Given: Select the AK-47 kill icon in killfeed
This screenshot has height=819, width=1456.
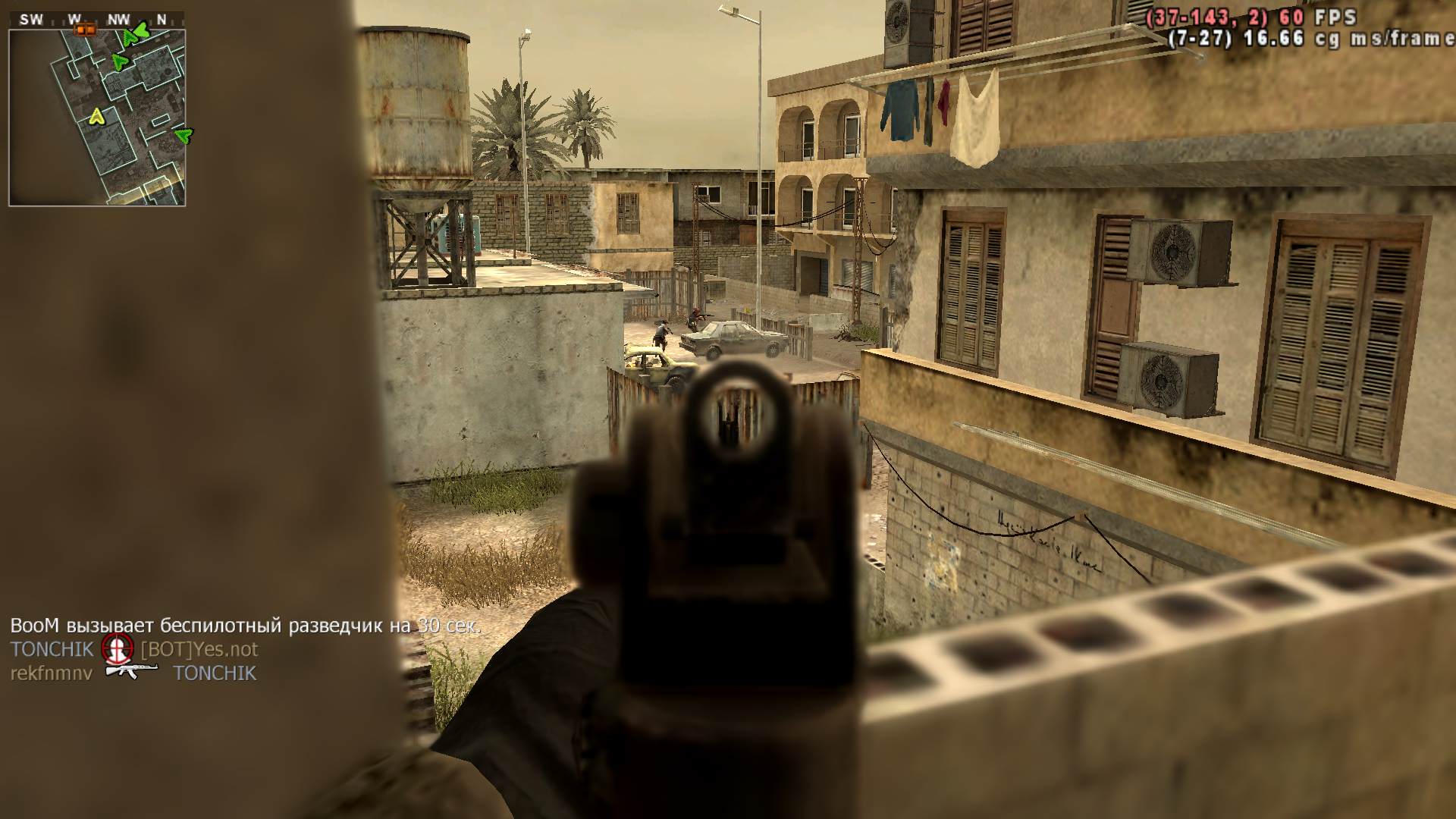Looking at the screenshot, I should (x=131, y=672).
